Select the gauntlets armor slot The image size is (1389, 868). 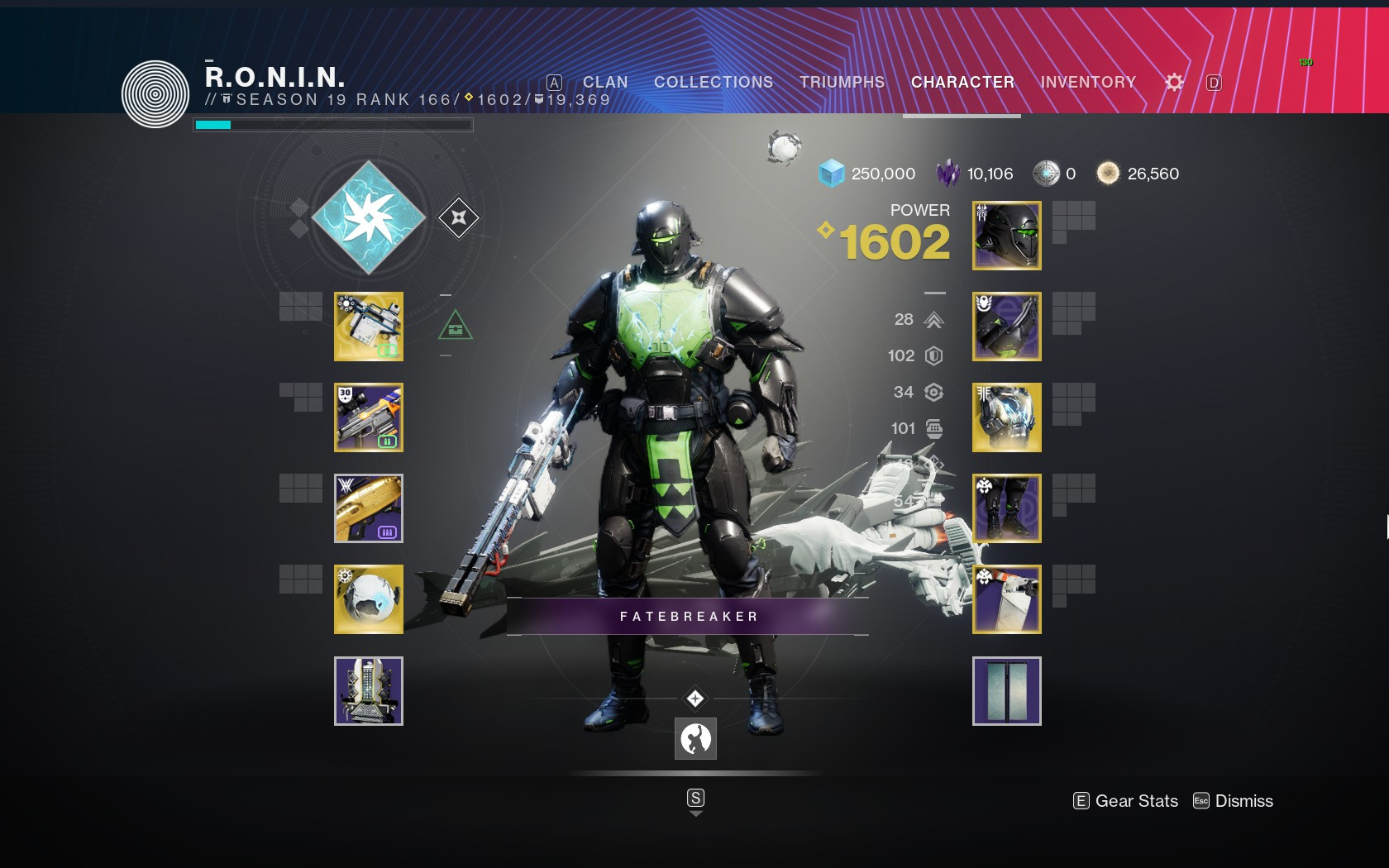[x=1007, y=327]
